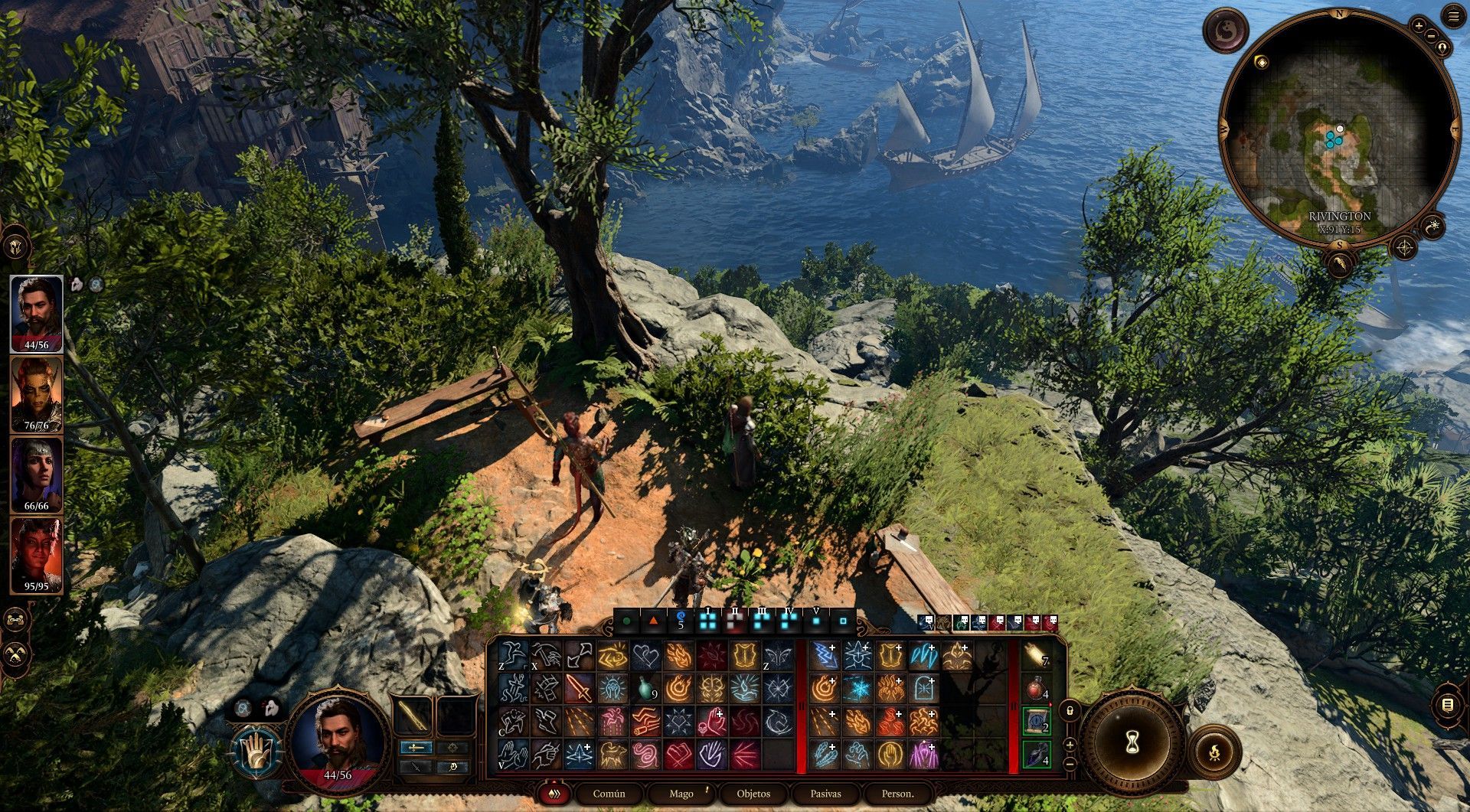The height and width of the screenshot is (812, 1470).
Task: Show the Pasivas tab
Action: coord(825,794)
